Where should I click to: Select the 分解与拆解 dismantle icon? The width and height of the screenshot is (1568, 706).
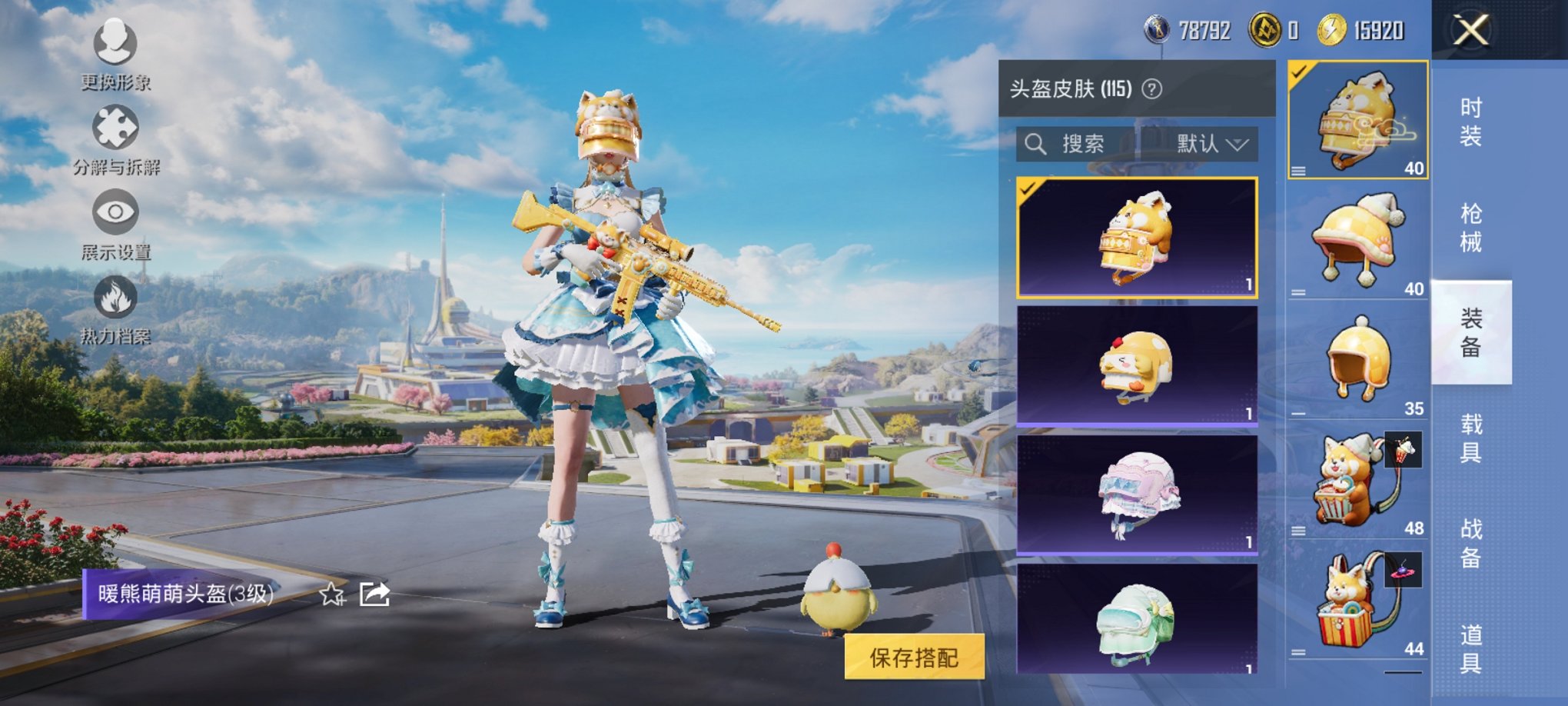tap(114, 127)
